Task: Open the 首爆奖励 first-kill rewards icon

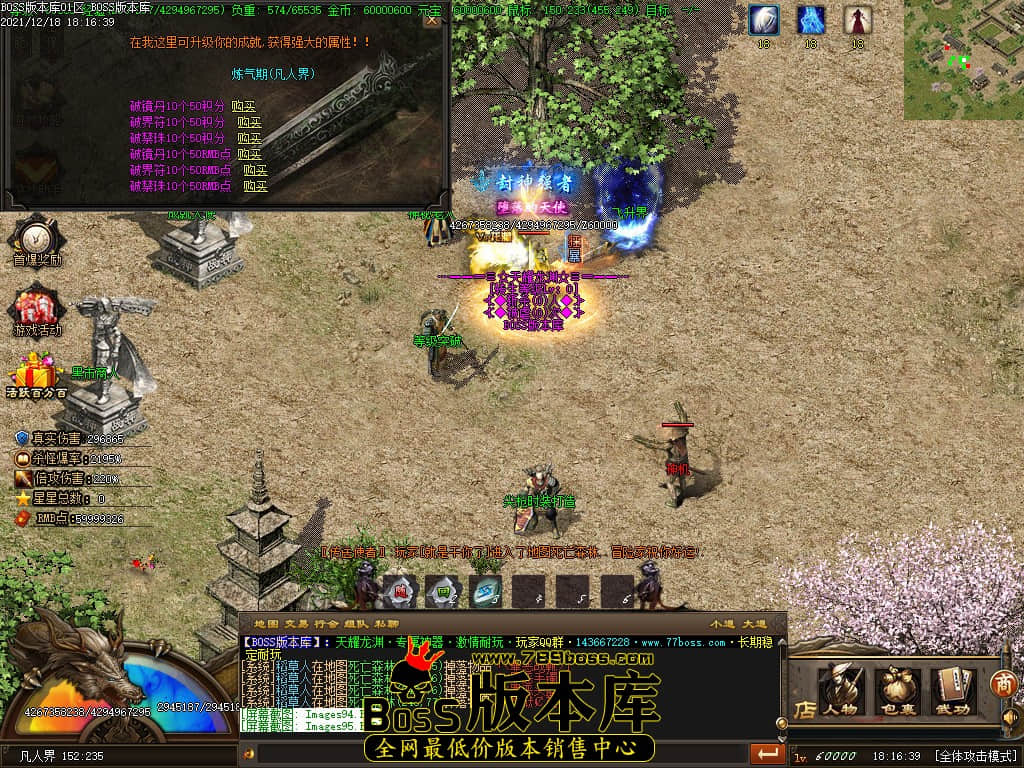Action: pos(36,240)
